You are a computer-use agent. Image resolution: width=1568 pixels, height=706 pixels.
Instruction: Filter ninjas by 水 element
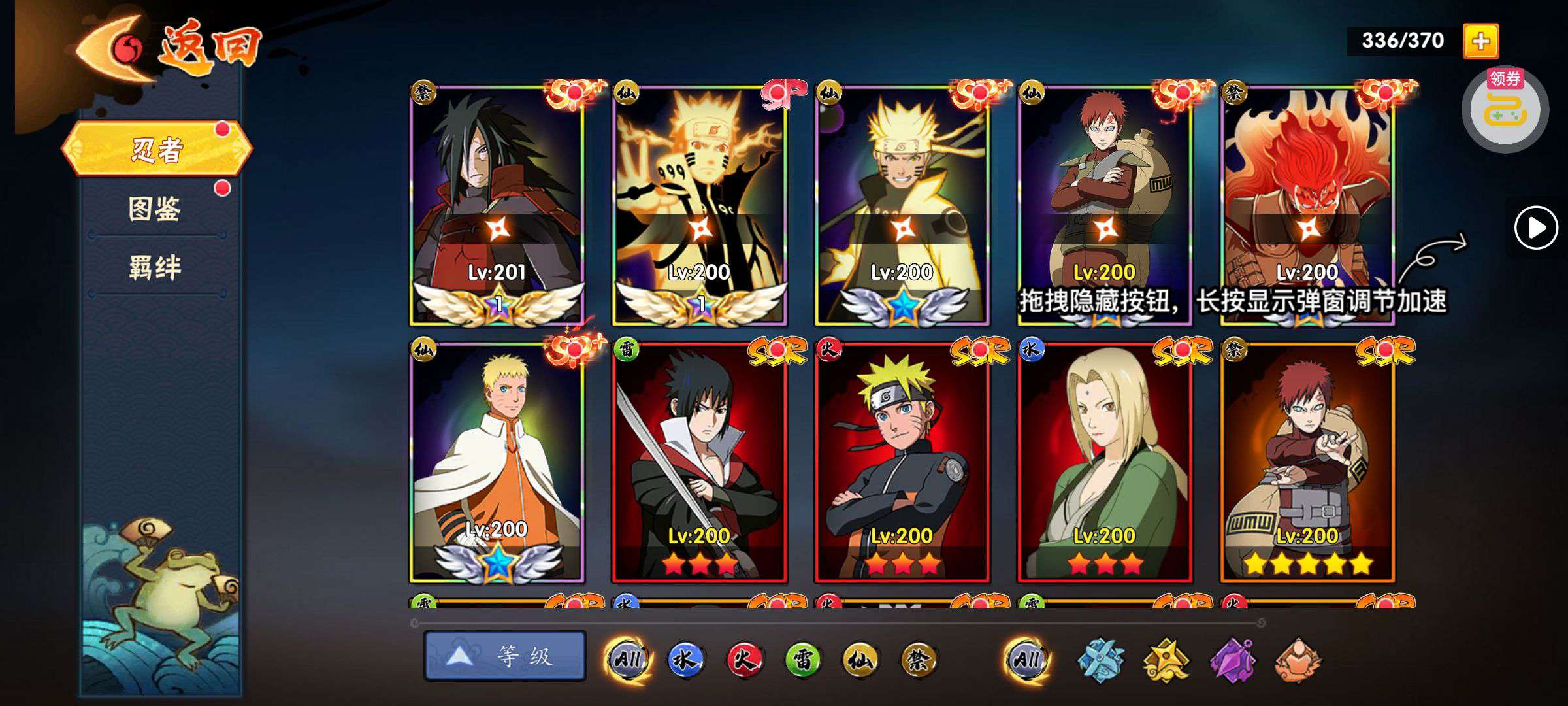point(685,660)
